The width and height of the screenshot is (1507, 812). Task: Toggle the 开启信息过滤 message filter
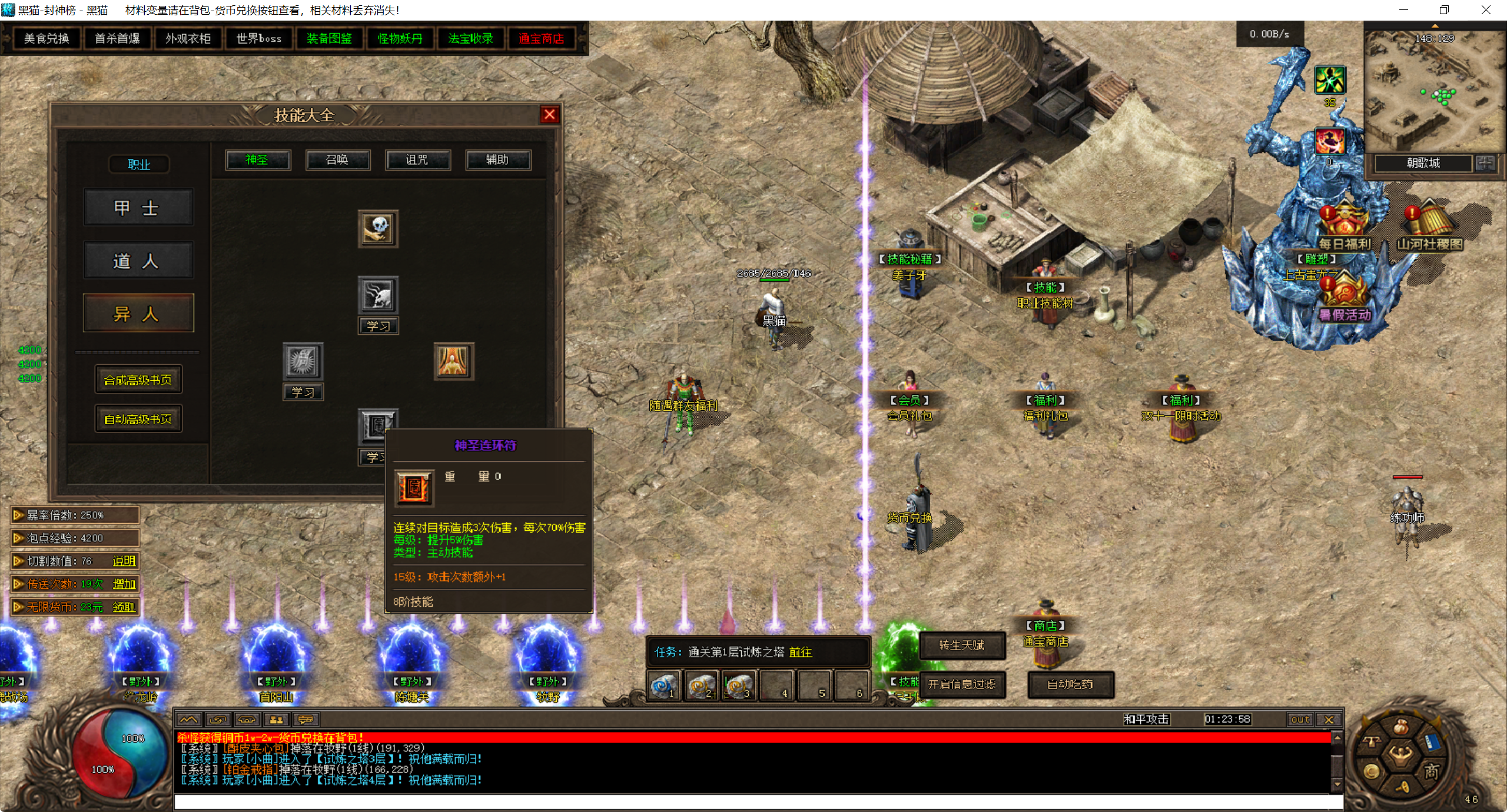(x=961, y=685)
